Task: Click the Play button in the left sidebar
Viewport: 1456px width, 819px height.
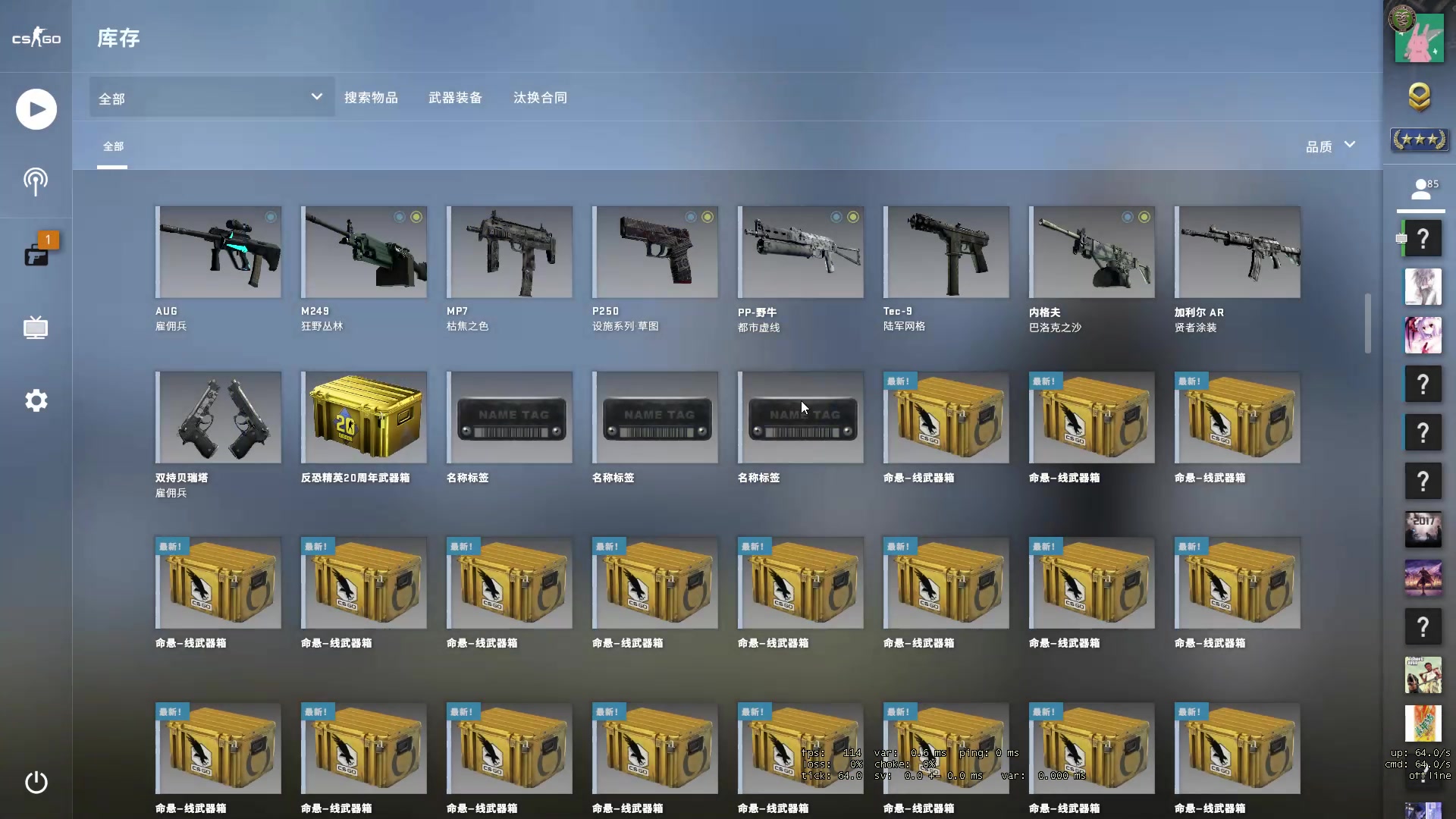Action: click(36, 108)
